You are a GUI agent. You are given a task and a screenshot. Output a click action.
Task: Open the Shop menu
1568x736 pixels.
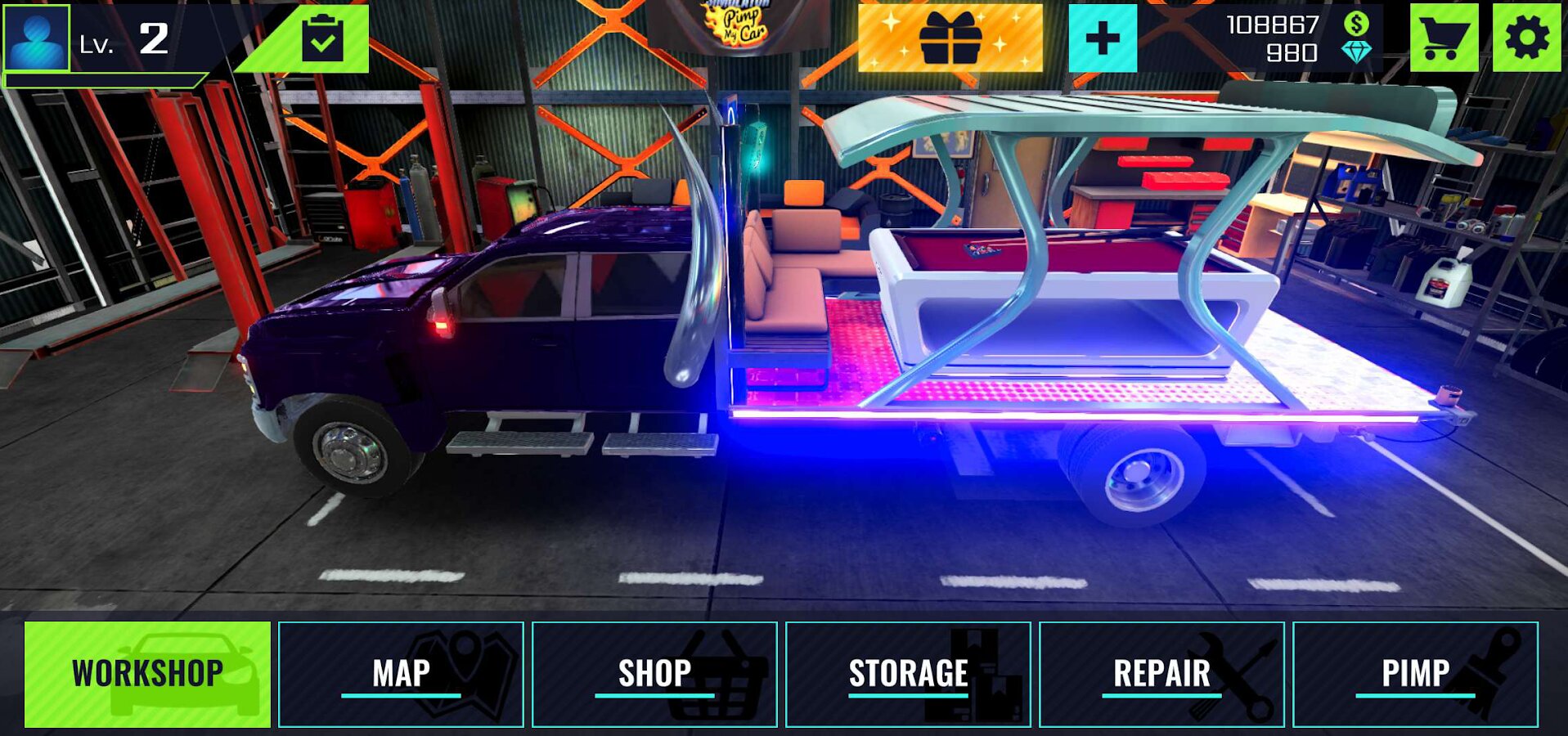point(654,674)
